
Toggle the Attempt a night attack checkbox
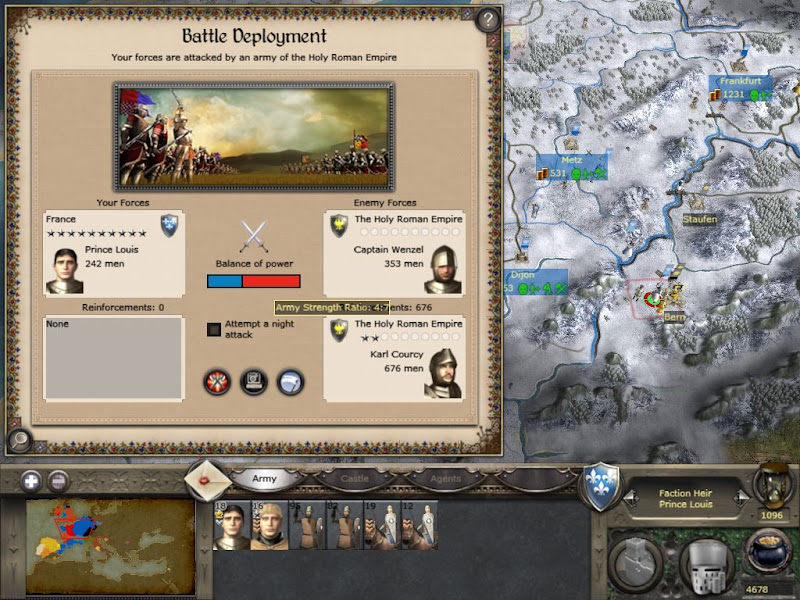coord(214,329)
